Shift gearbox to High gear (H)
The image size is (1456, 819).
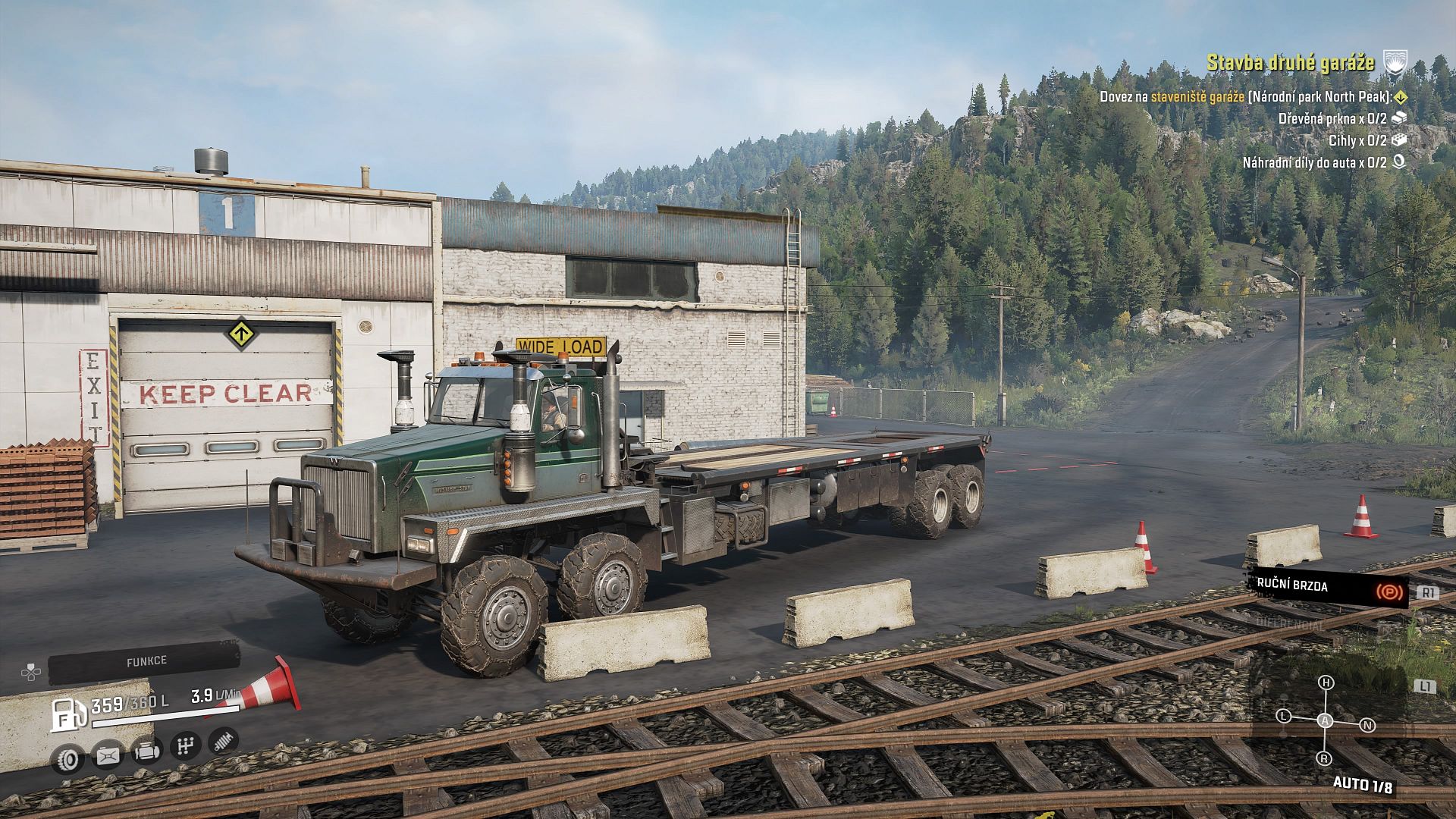[x=1326, y=683]
